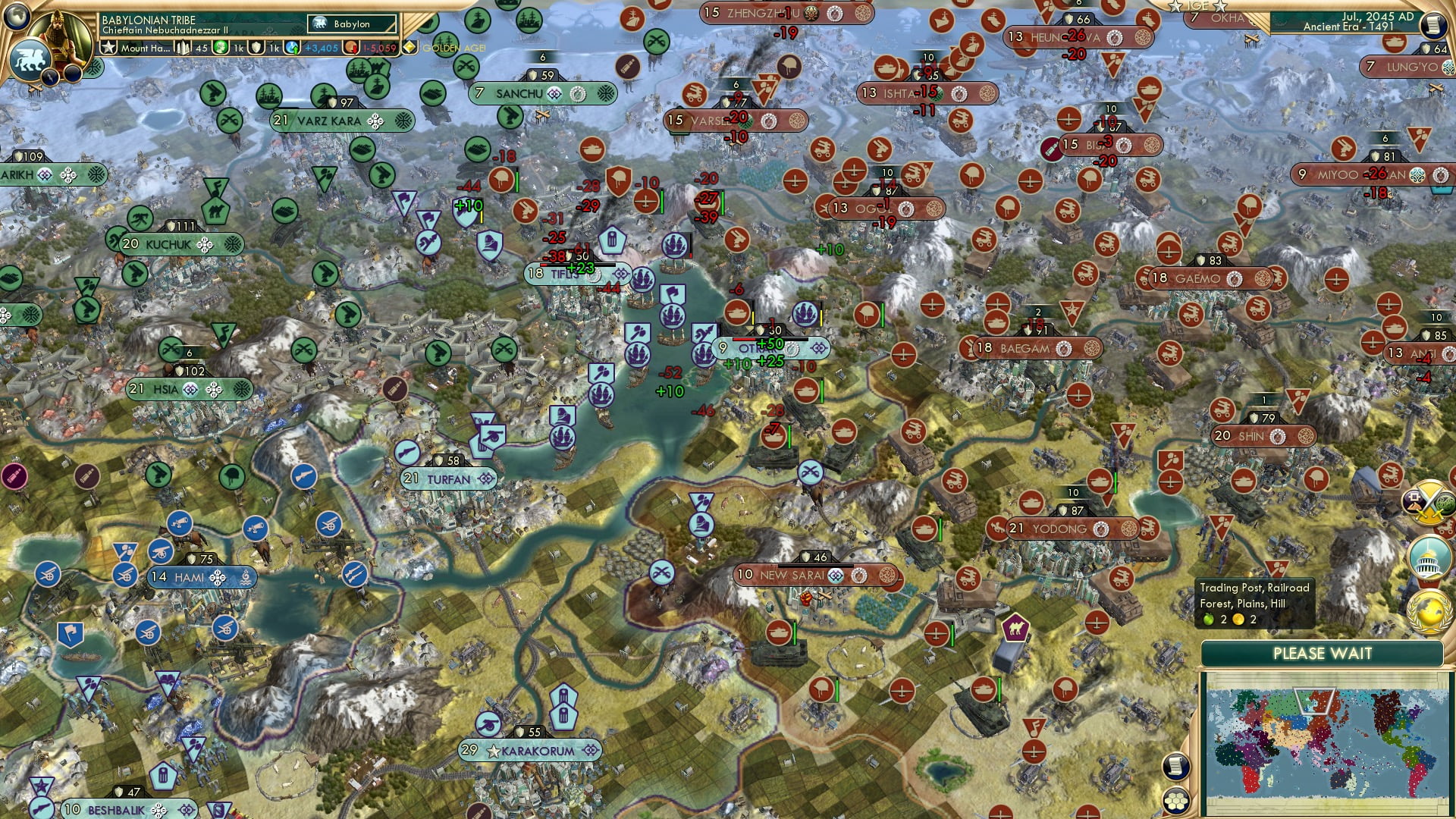The height and width of the screenshot is (819, 1456).
Task: Click the IGE editor button
Action: (1197, 8)
